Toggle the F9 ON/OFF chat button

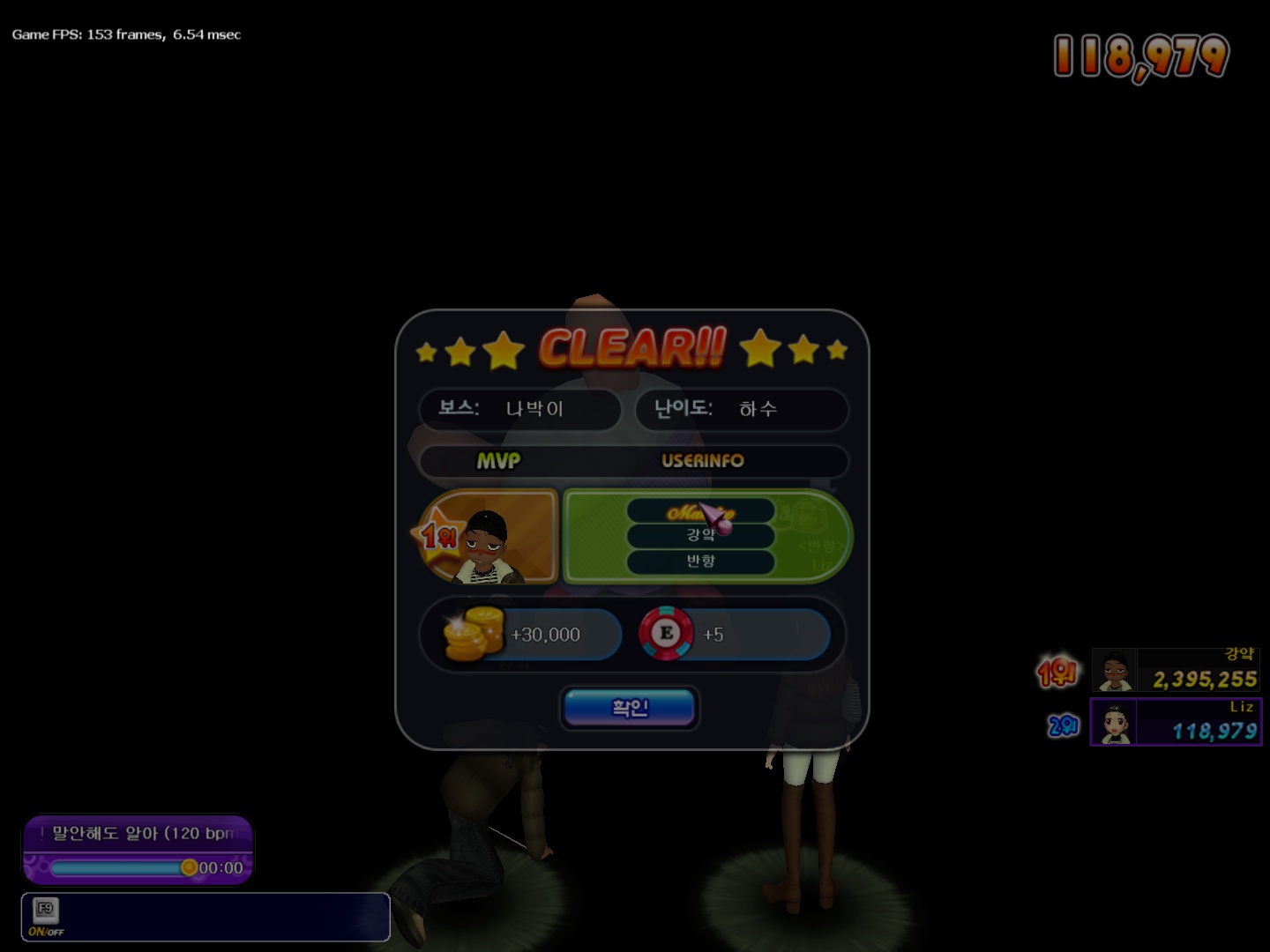[46, 917]
